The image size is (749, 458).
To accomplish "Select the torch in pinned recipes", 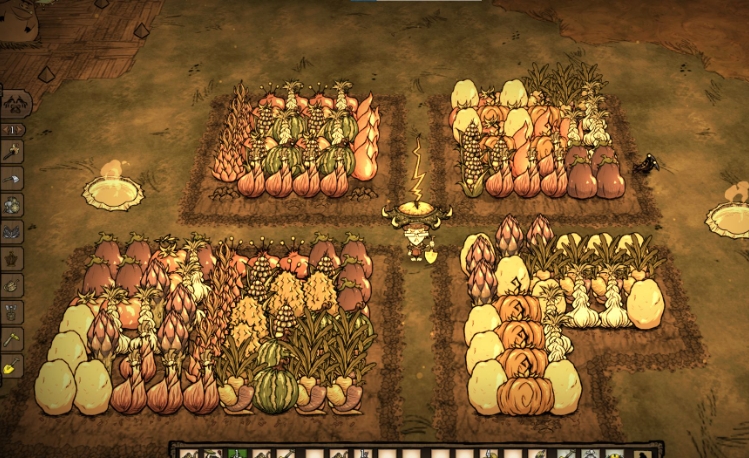I will [13, 152].
